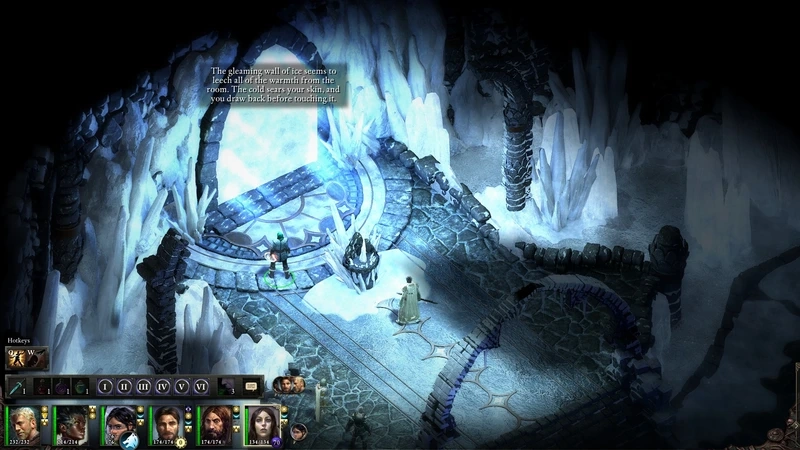Image resolution: width=800 pixels, height=450 pixels.
Task: Use the green potion quick item
Action: pyautogui.click(x=80, y=386)
